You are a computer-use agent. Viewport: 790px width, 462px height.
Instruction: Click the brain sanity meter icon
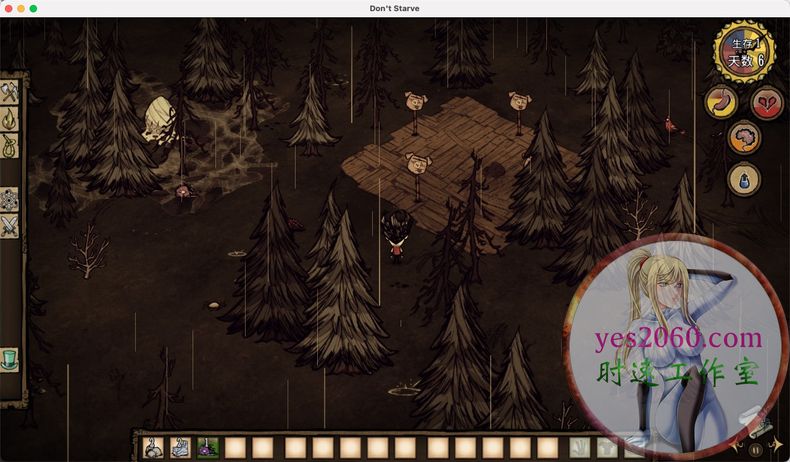click(744, 138)
